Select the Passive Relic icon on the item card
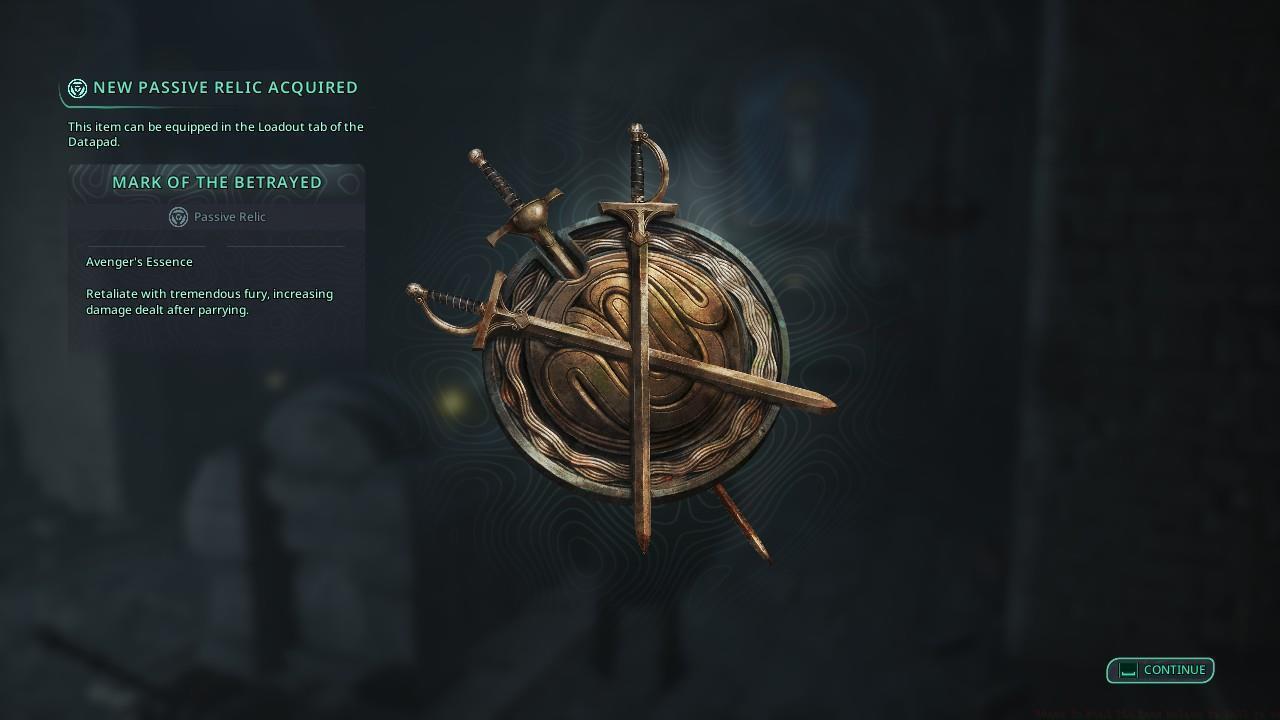This screenshot has width=1280, height=720. [179, 217]
